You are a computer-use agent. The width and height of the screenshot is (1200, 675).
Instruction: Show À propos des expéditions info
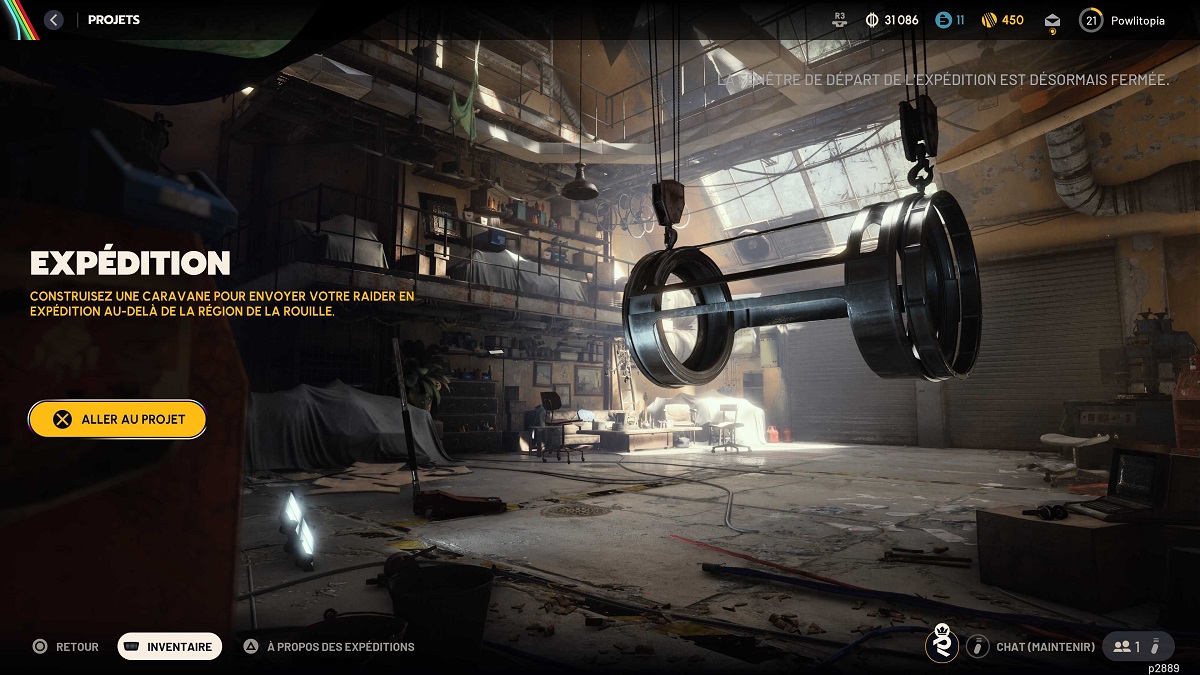(x=329, y=647)
